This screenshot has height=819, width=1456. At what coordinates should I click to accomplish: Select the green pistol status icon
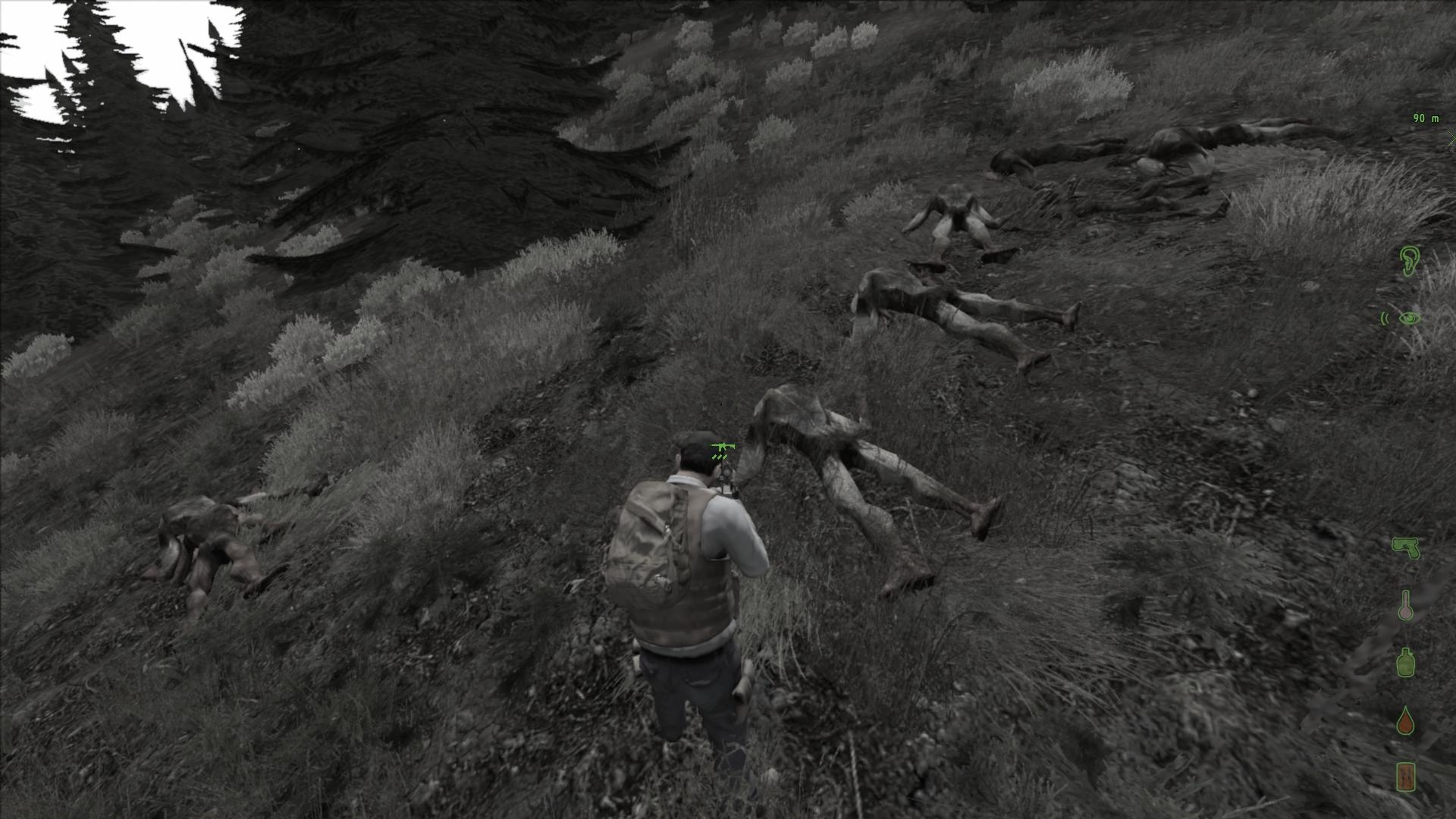coord(1405,547)
